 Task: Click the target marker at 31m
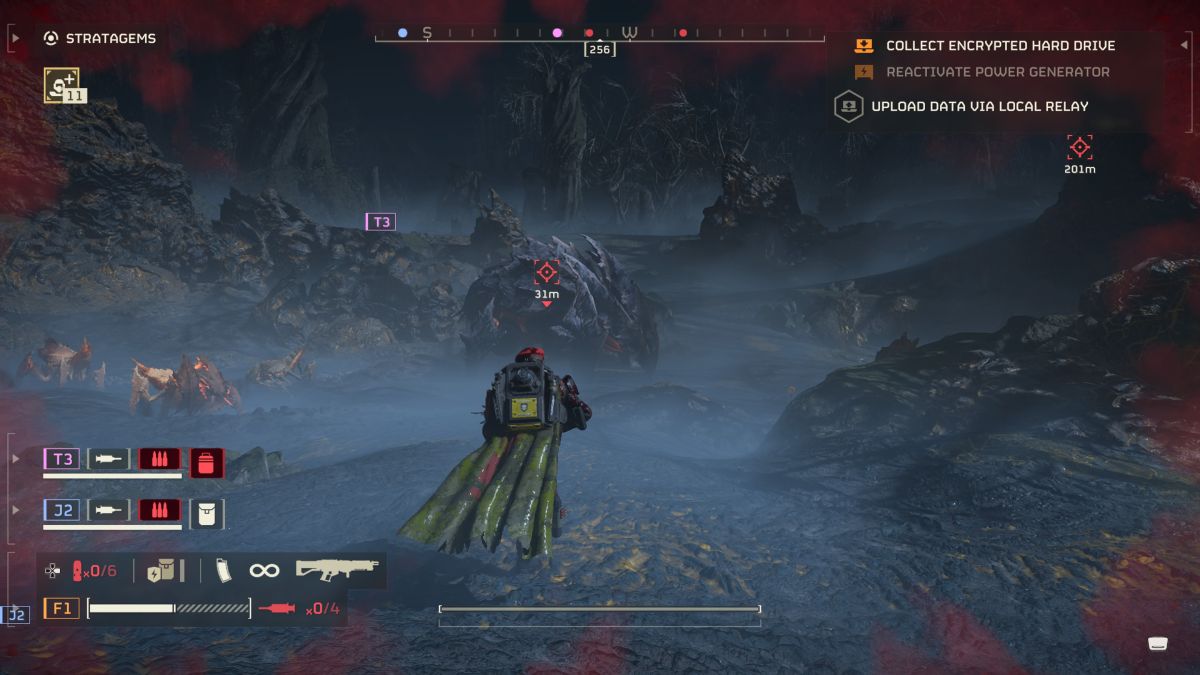point(546,272)
